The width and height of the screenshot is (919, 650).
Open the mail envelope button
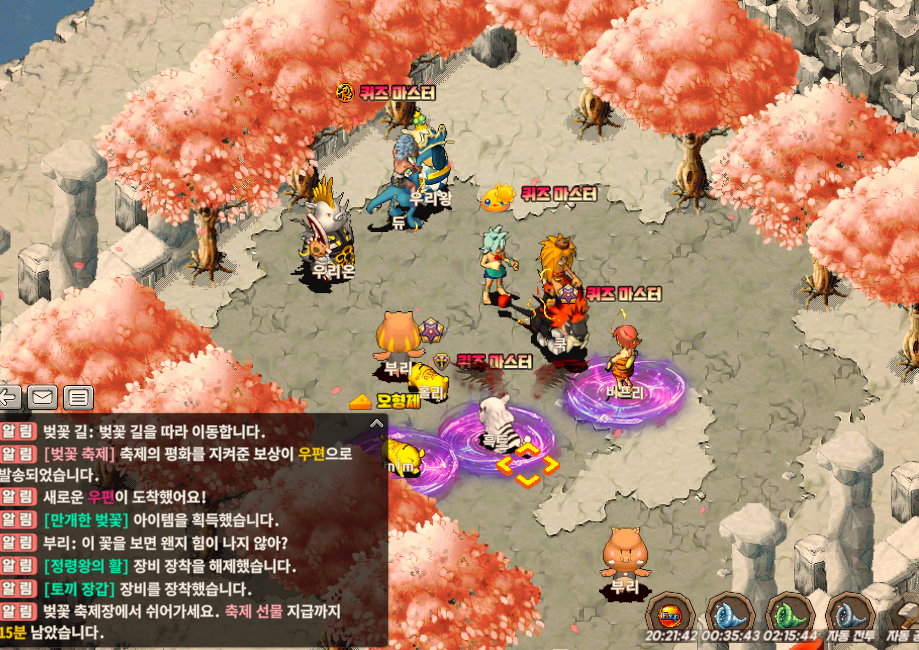[43, 397]
